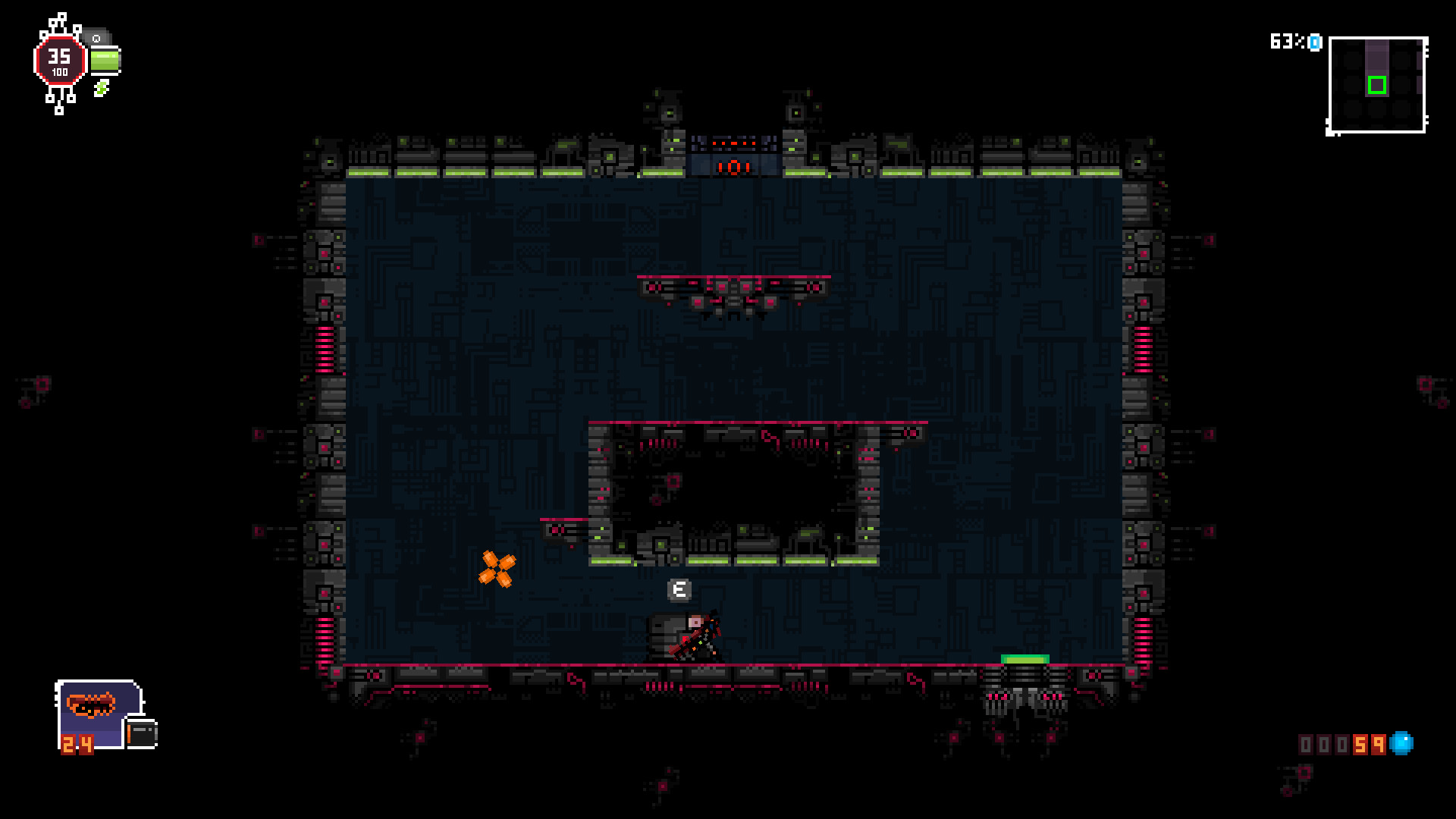Image resolution: width=1456 pixels, height=819 pixels.
Task: Select the scorpion weapon card icon
Action: tap(93, 705)
